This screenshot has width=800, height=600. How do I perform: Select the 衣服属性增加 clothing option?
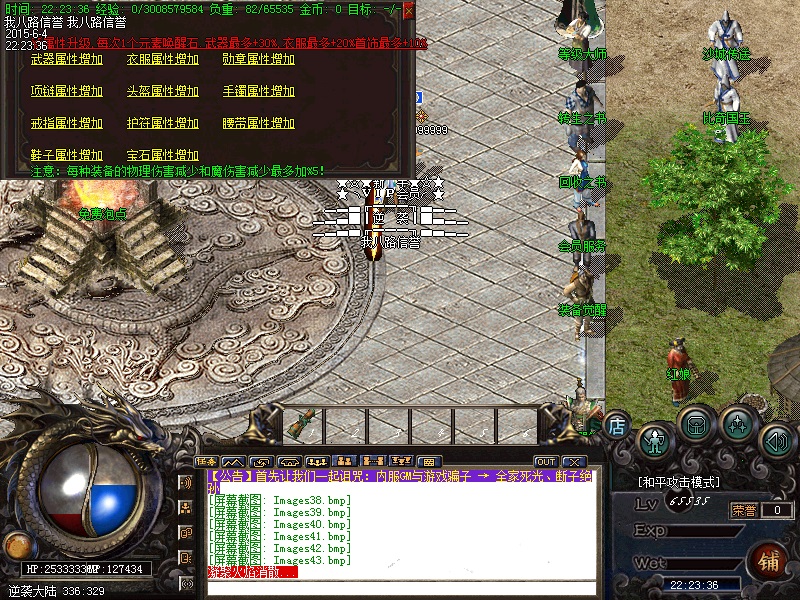coord(163,59)
